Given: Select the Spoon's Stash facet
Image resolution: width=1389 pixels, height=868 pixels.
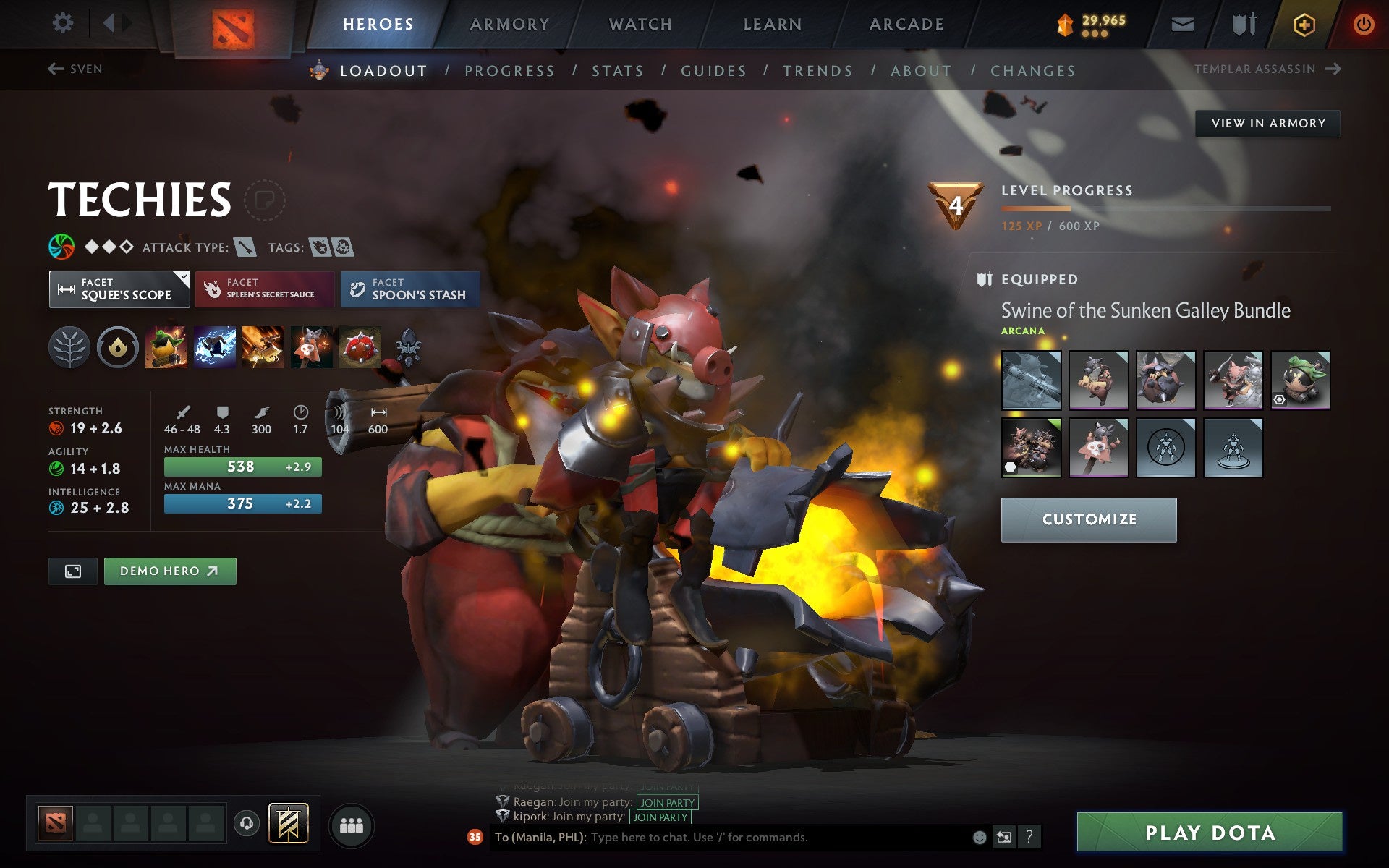Looking at the screenshot, I should (409, 289).
